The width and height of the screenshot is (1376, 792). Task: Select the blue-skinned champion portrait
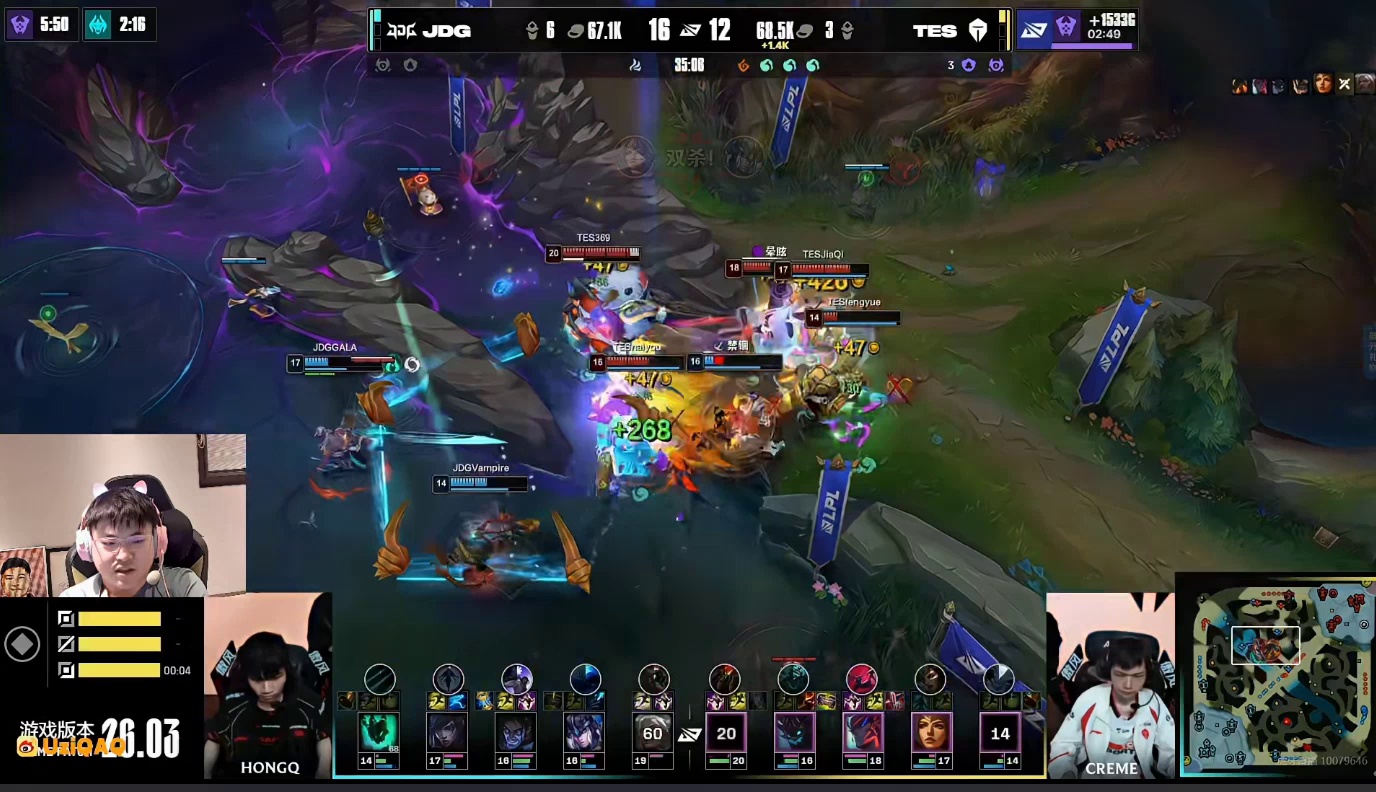[x=516, y=732]
